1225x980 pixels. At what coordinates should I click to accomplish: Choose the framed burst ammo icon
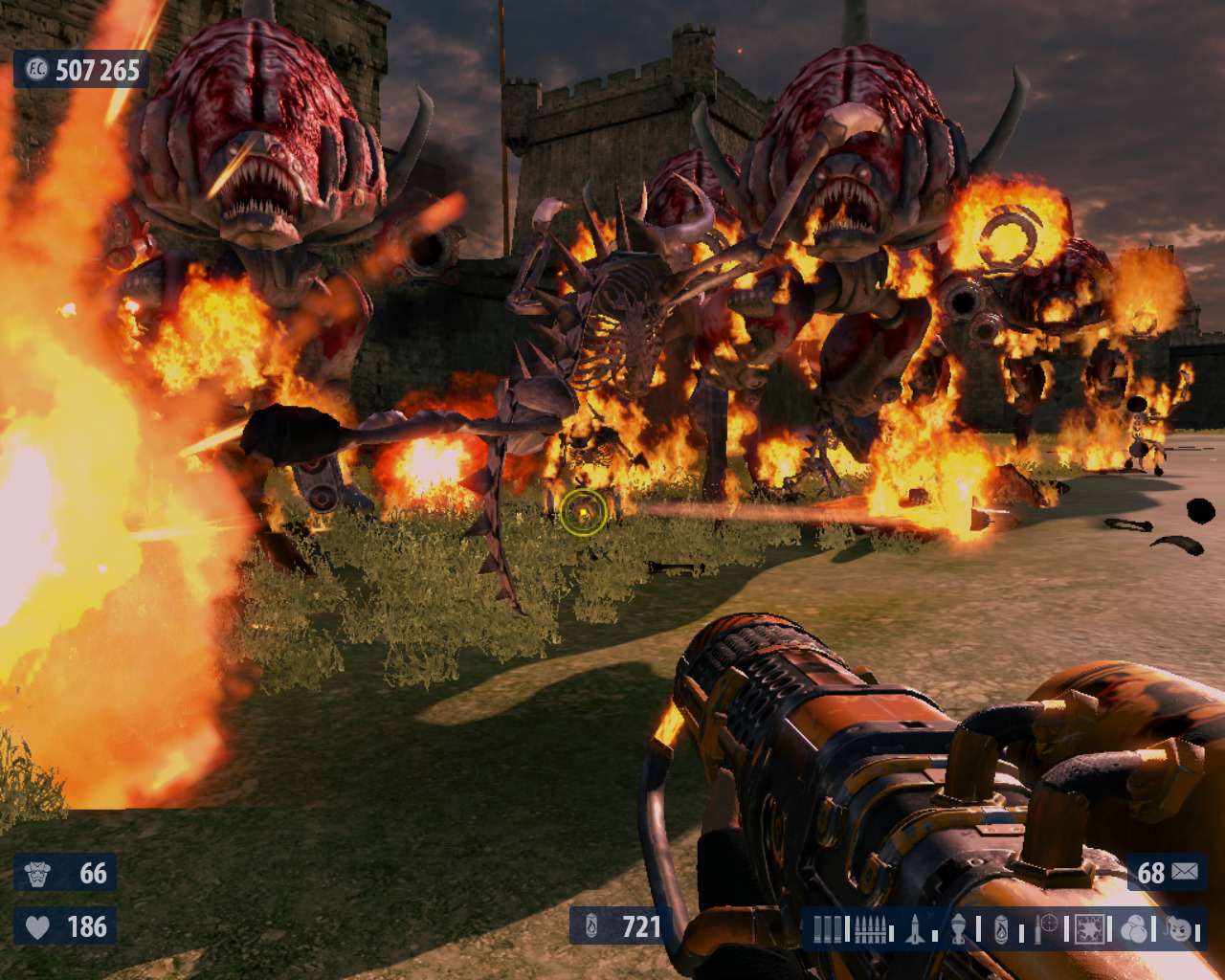[x=1090, y=928]
